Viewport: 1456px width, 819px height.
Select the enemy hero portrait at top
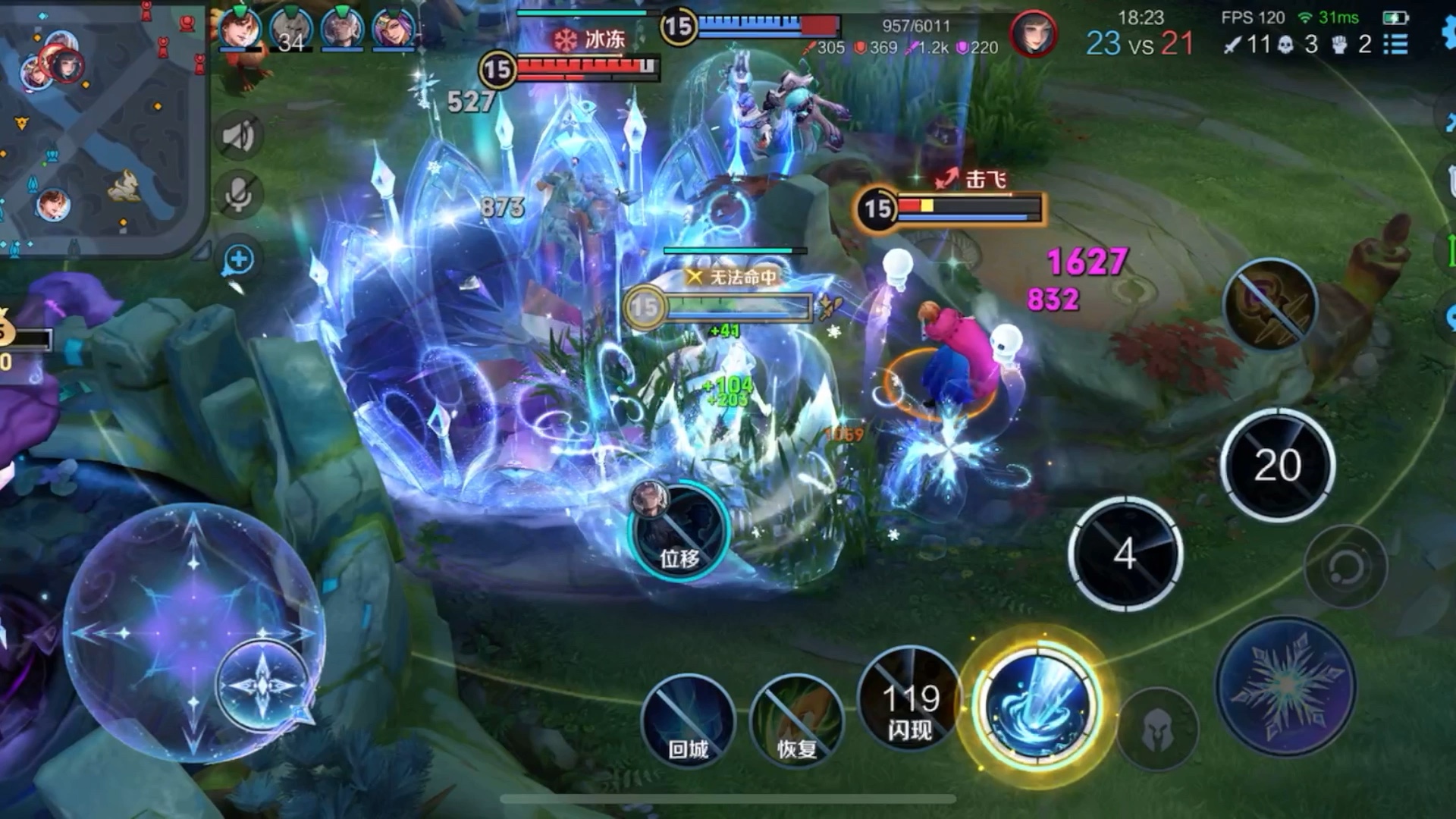[1033, 34]
